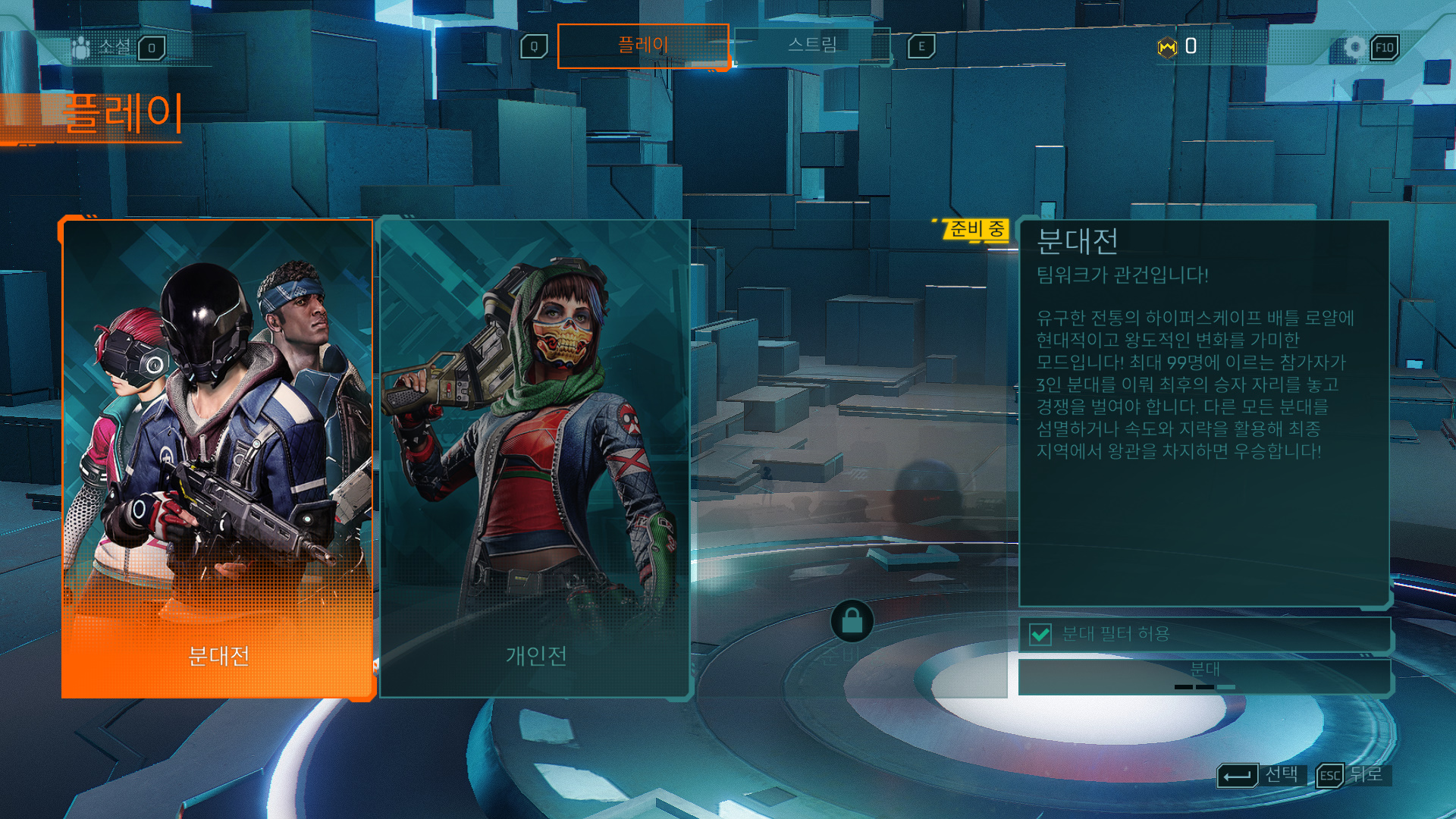Choose the 개인전 solo mode card
This screenshot has width=1456, height=819.
tap(535, 458)
